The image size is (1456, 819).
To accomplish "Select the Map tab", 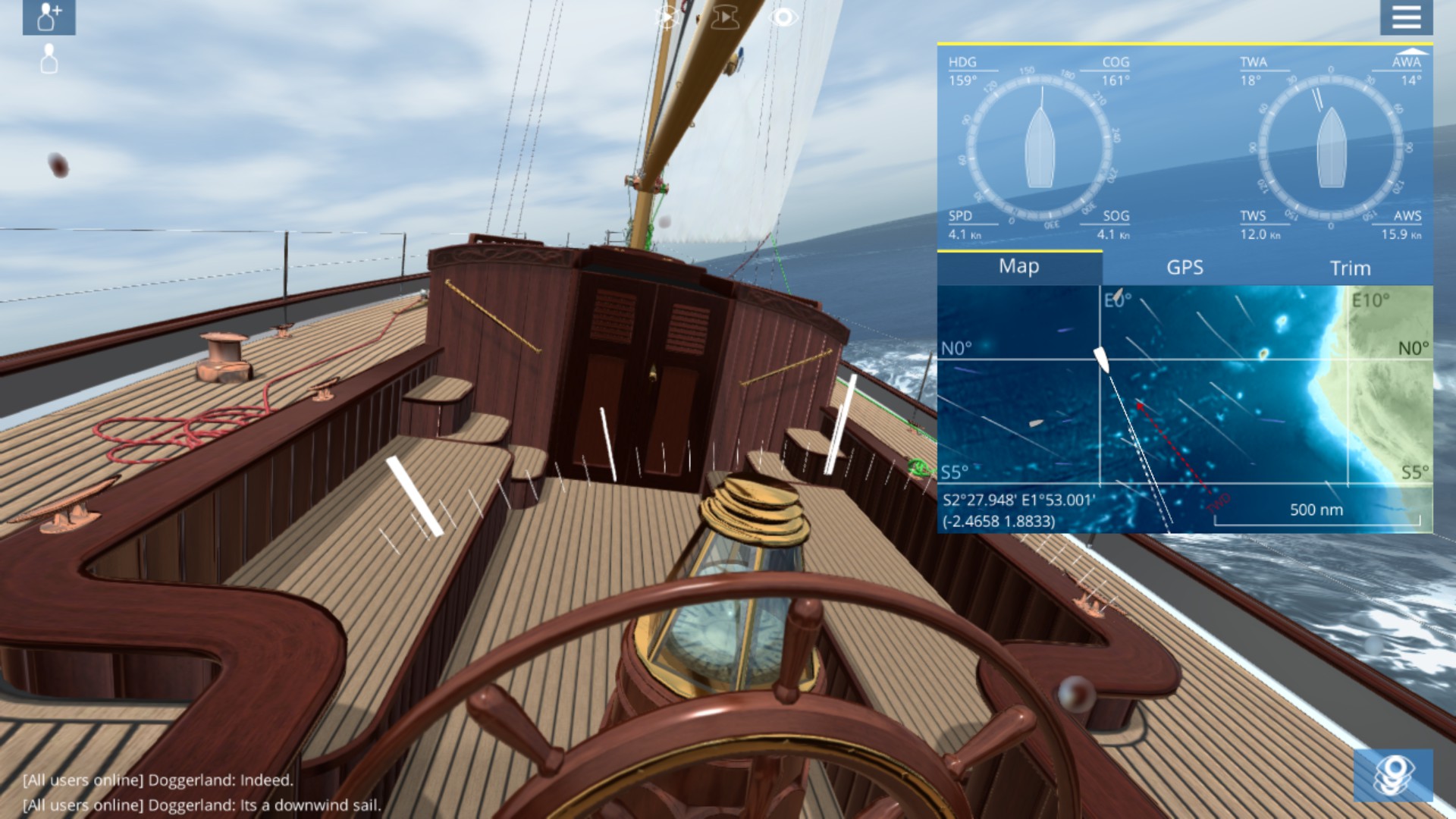I will point(1018,266).
